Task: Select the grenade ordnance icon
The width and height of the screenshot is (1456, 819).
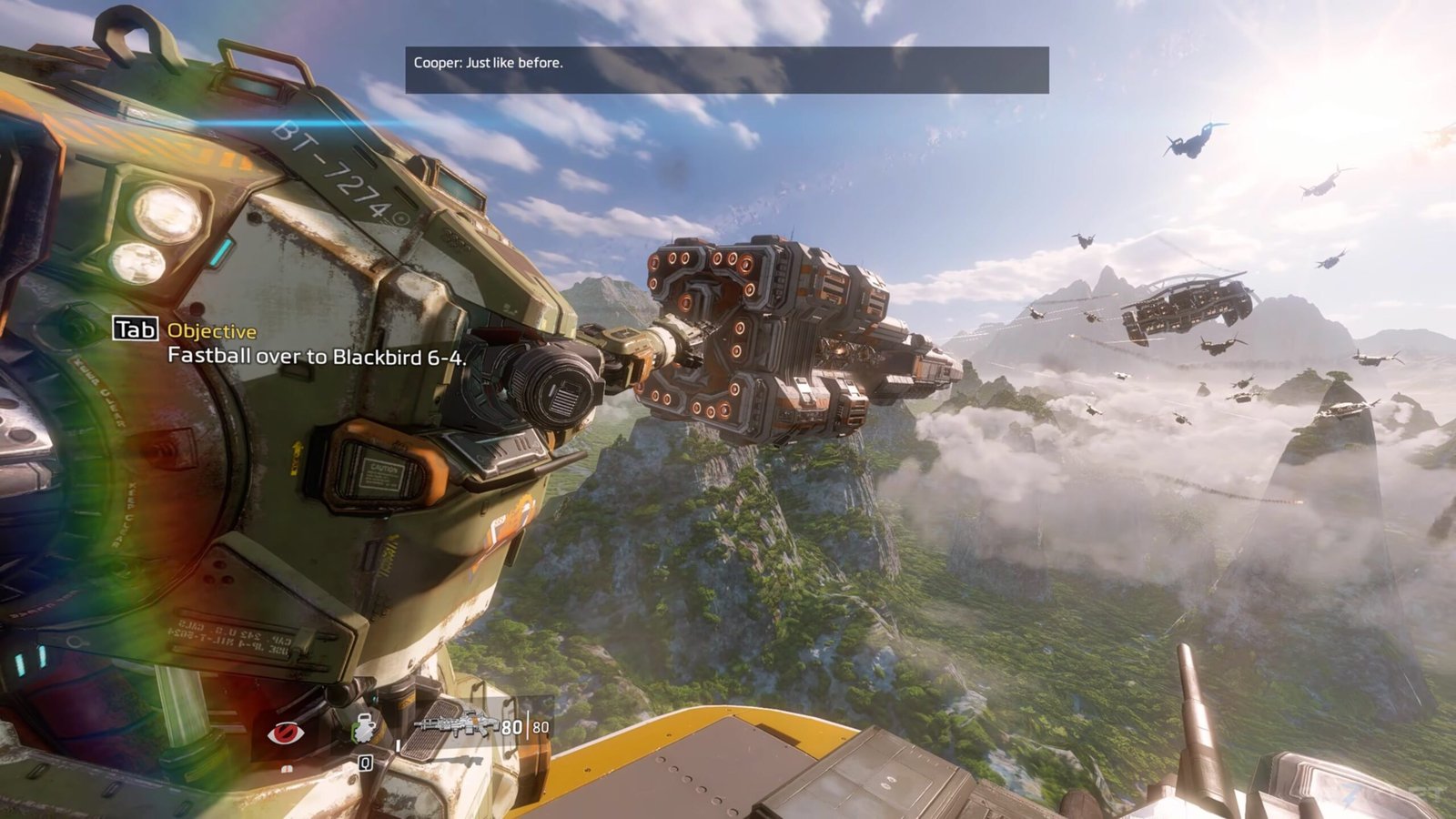Action: pos(365,728)
